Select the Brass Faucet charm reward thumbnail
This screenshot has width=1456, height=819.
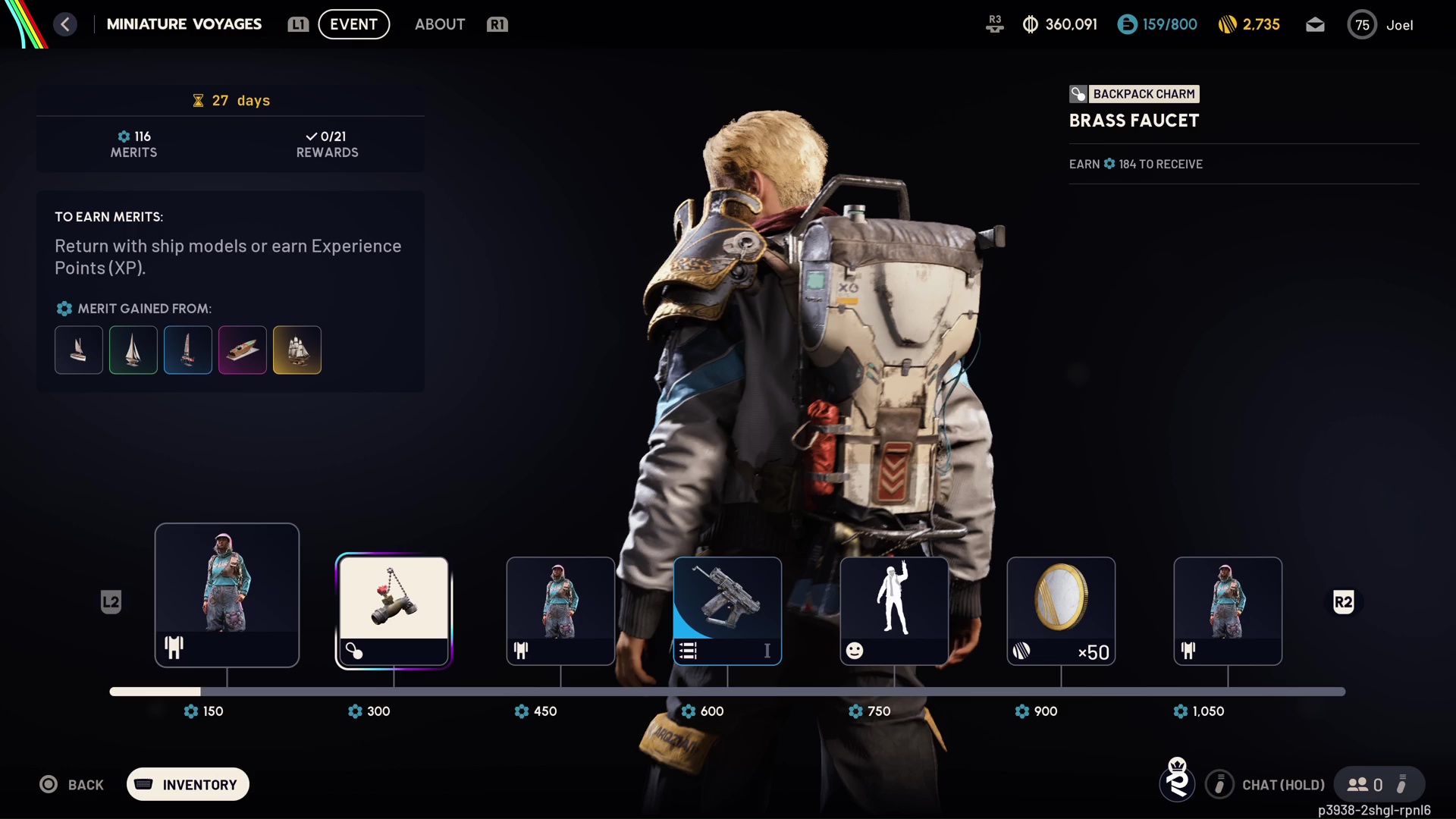click(x=392, y=607)
